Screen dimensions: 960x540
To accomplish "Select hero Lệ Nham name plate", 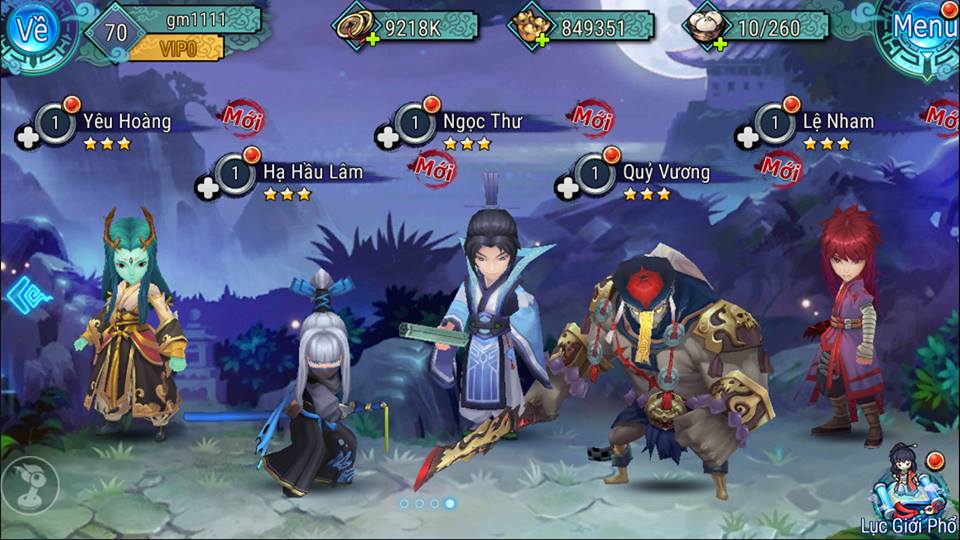I will coord(837,122).
